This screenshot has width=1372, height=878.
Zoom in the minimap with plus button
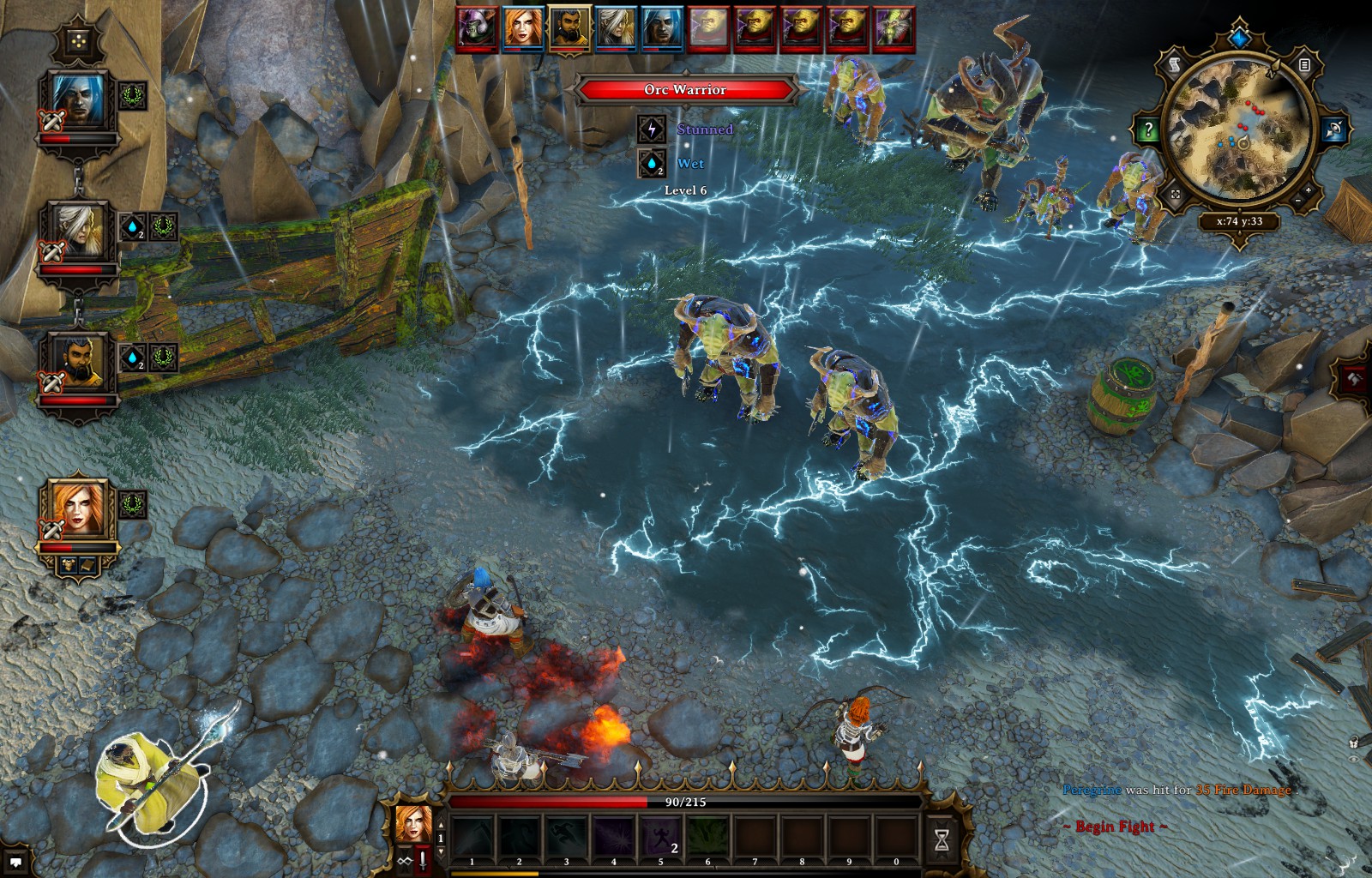(x=1309, y=189)
